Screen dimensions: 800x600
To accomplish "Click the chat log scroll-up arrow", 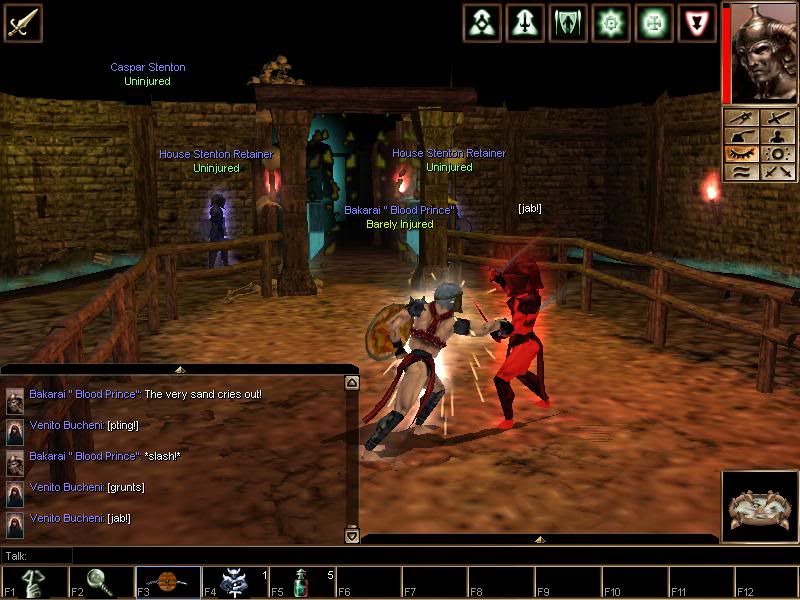I will [351, 382].
